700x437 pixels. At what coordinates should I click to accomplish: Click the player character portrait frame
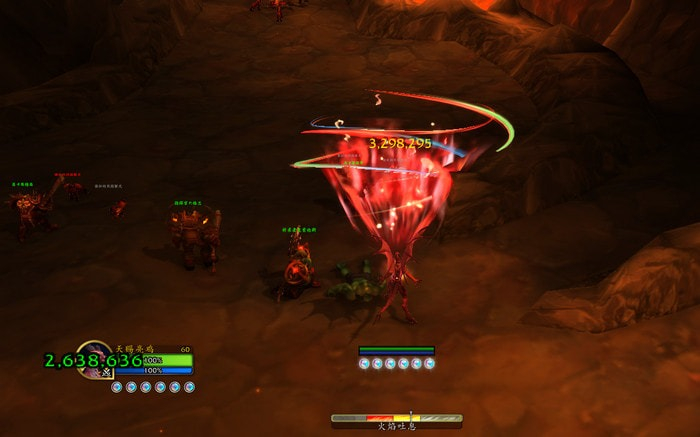coord(94,359)
